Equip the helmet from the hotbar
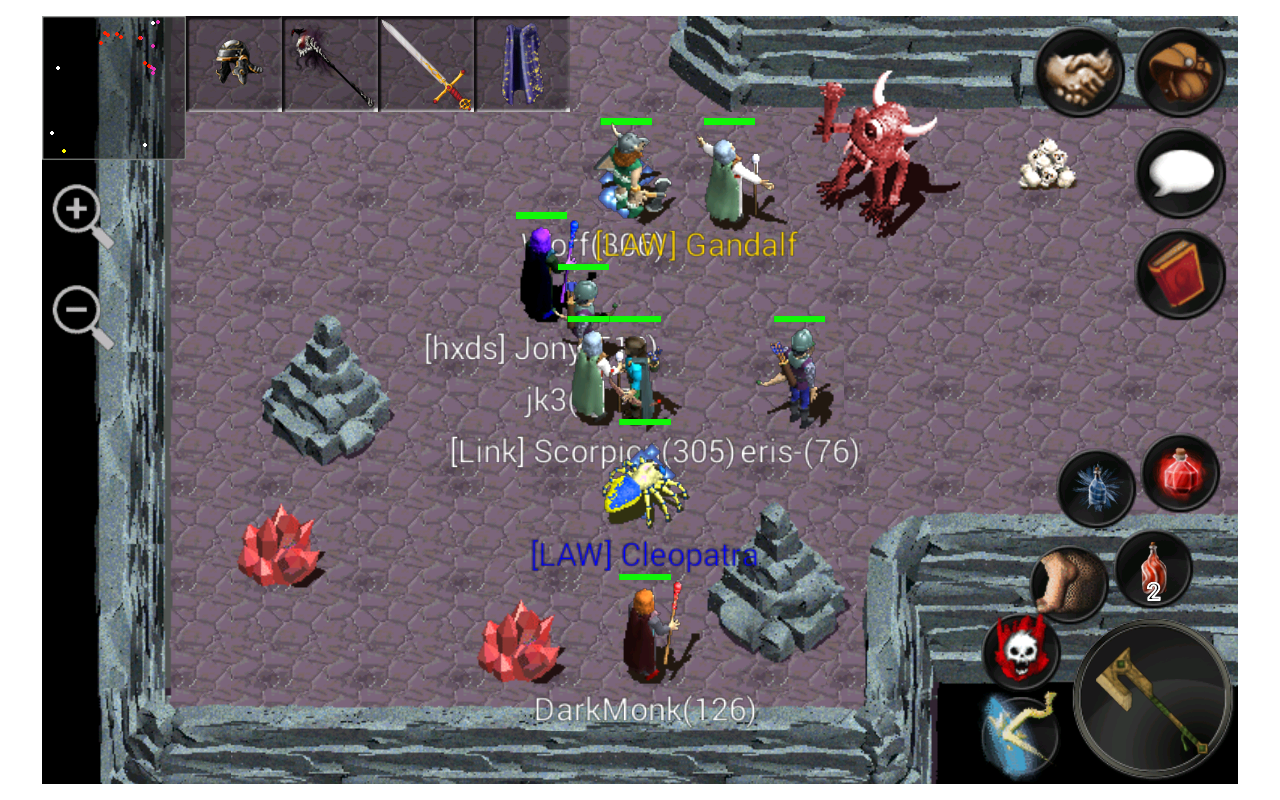The width and height of the screenshot is (1280, 800). point(234,62)
